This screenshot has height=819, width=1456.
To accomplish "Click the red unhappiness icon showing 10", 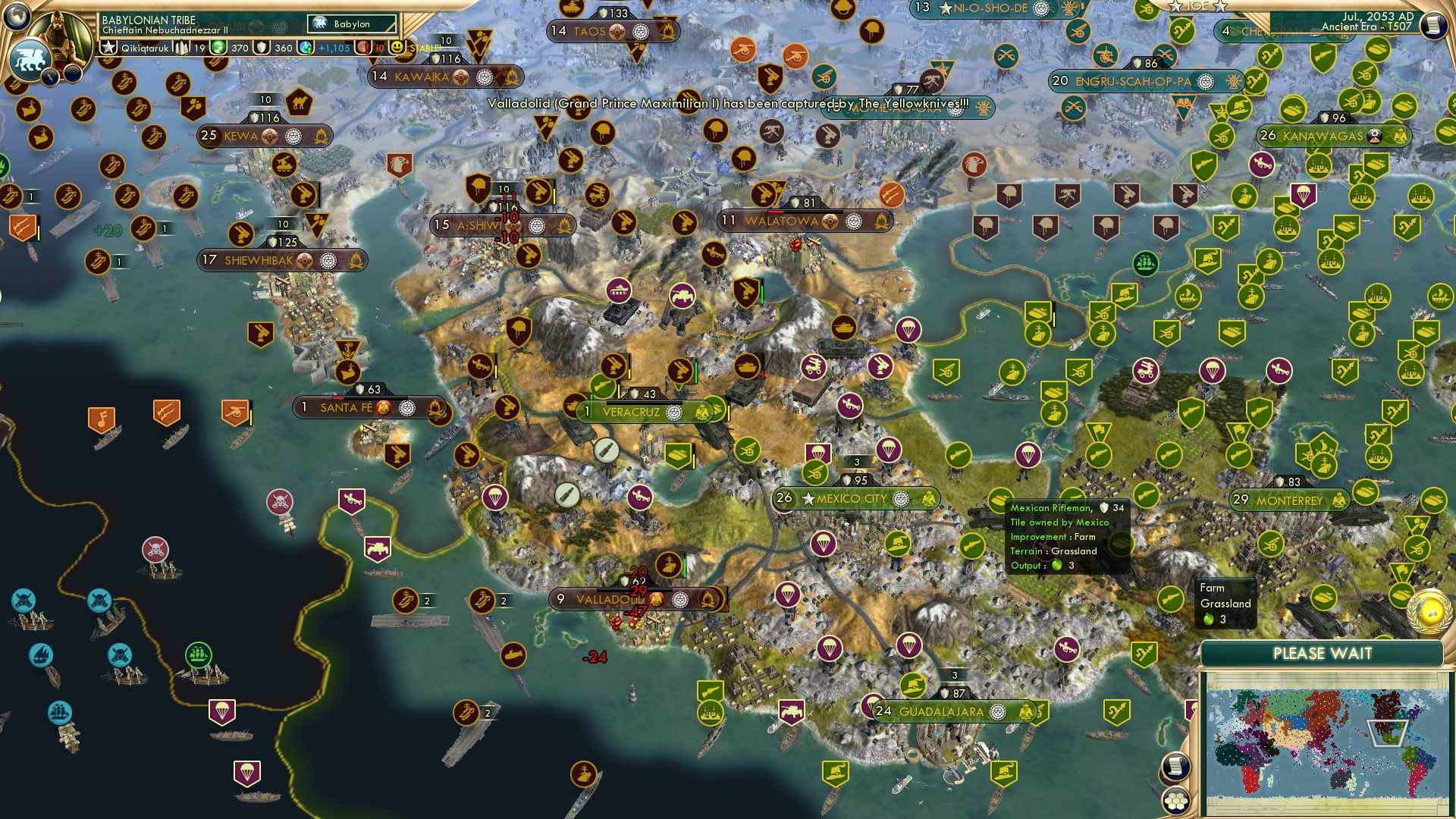I will click(364, 46).
